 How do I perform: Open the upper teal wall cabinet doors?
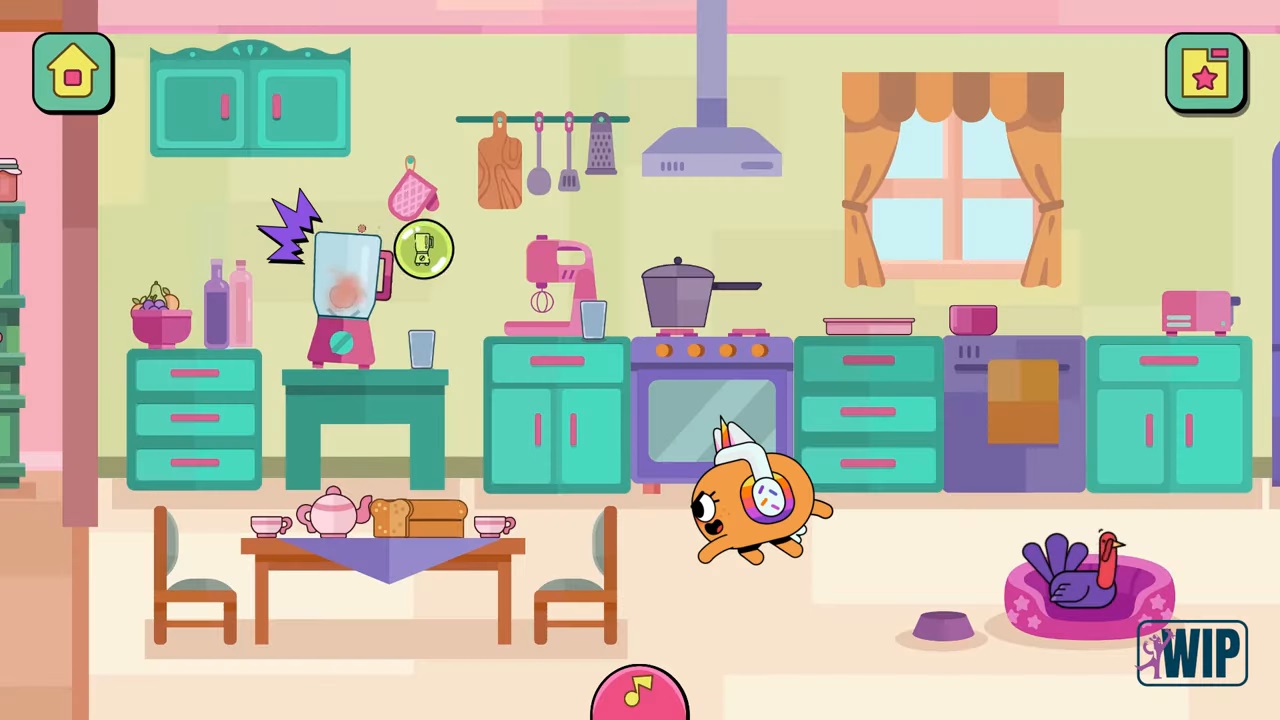click(250, 105)
